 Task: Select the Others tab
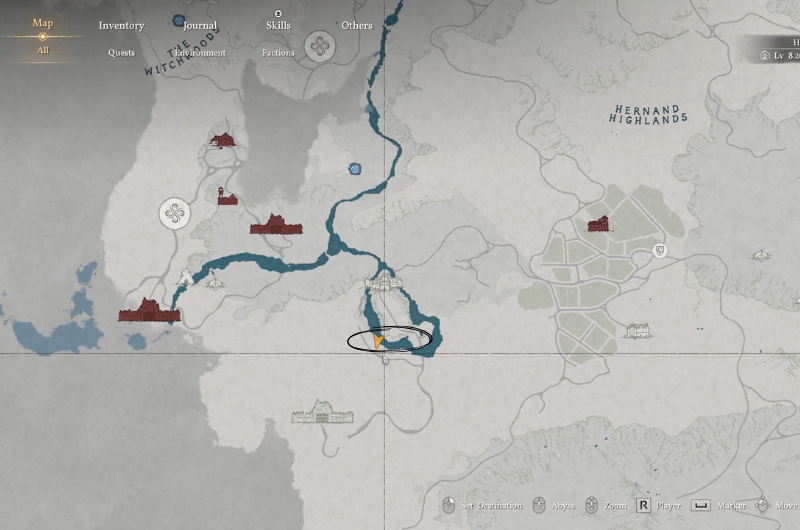[356, 25]
